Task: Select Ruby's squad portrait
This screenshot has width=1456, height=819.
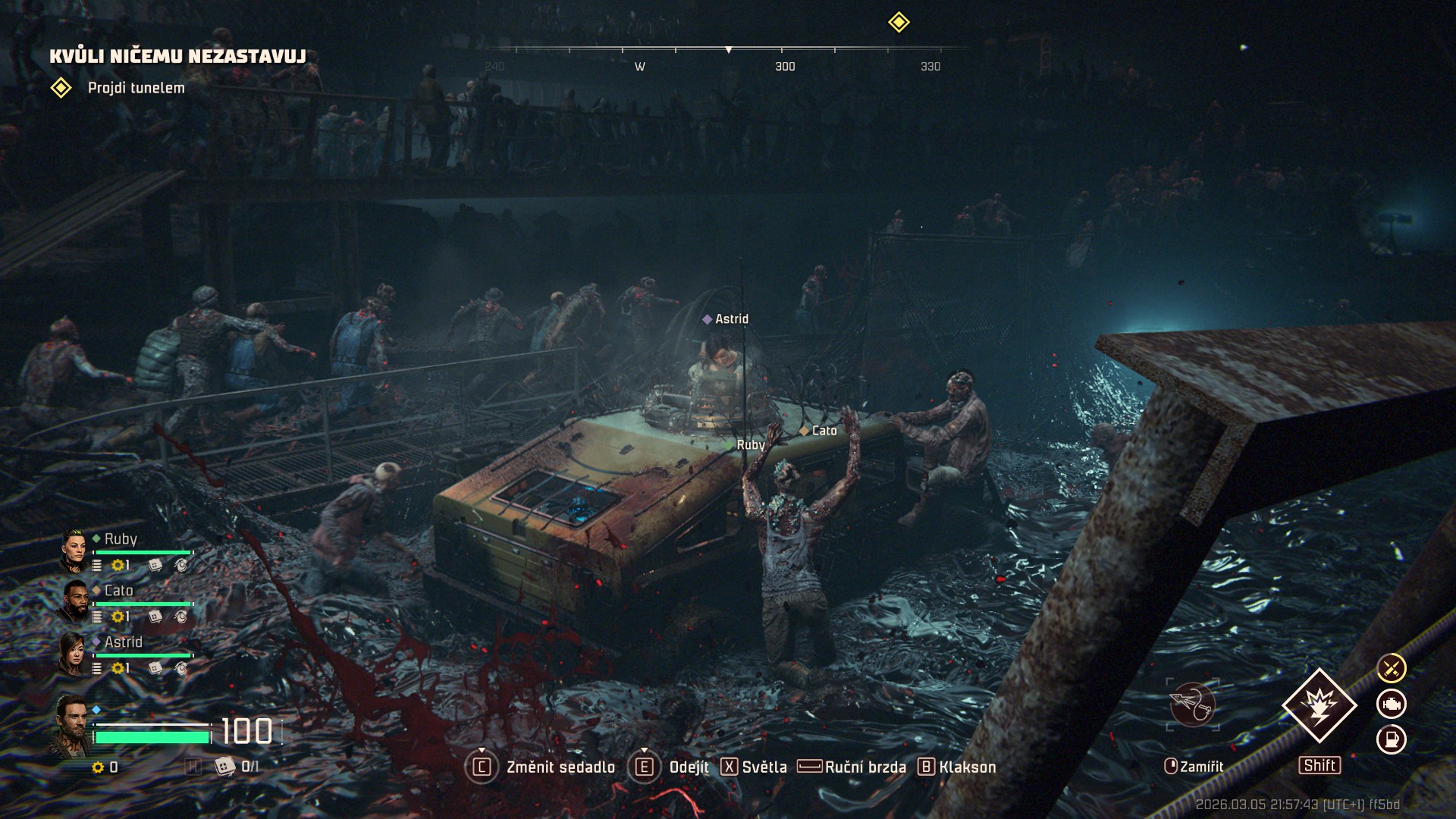Action: coord(74,551)
